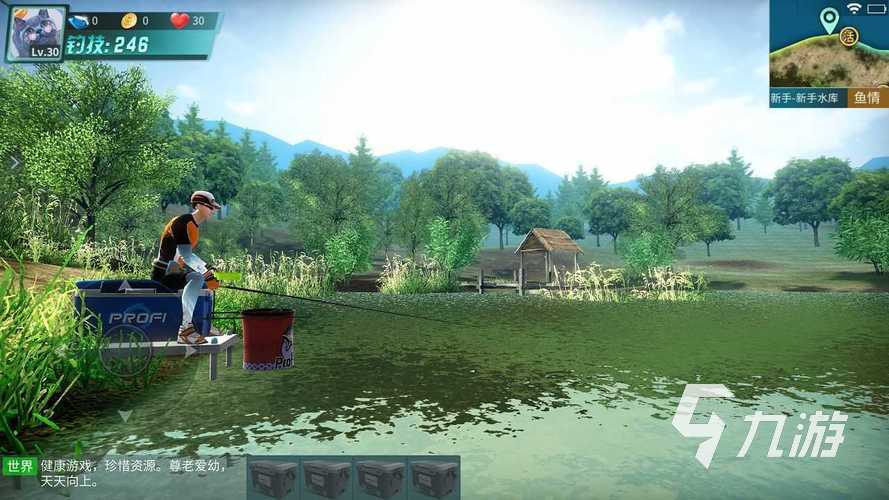Select the location pin on the minimap
Viewport: 889px width, 500px height.
[828, 19]
